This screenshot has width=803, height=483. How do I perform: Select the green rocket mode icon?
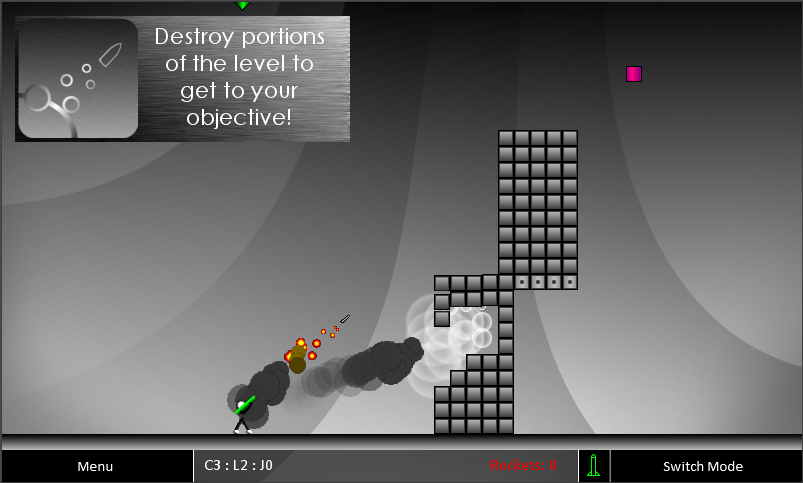[x=594, y=466]
